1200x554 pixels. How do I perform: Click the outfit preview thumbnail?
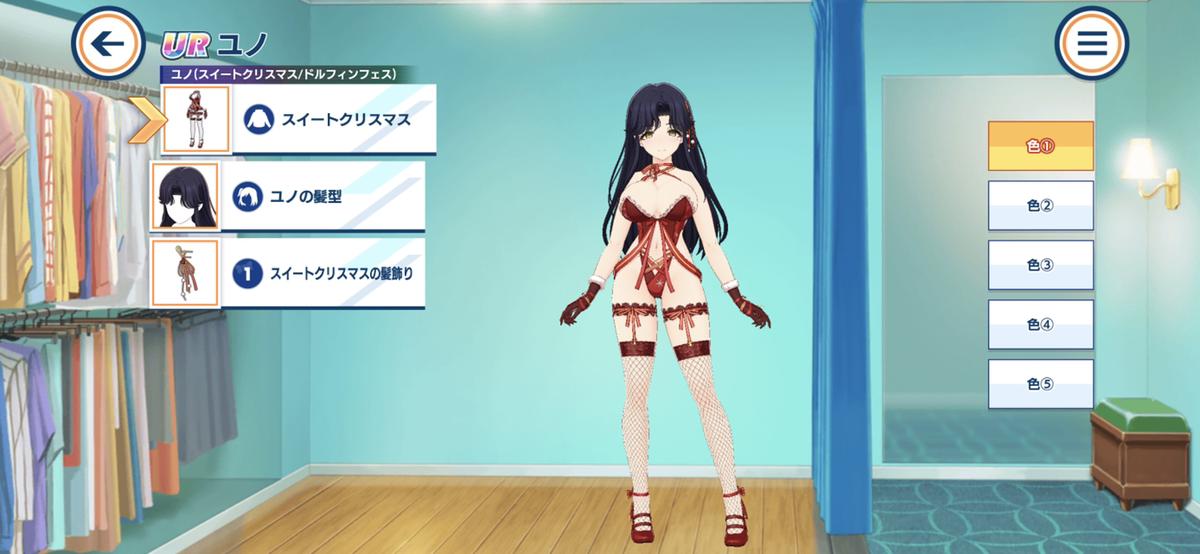[x=196, y=119]
